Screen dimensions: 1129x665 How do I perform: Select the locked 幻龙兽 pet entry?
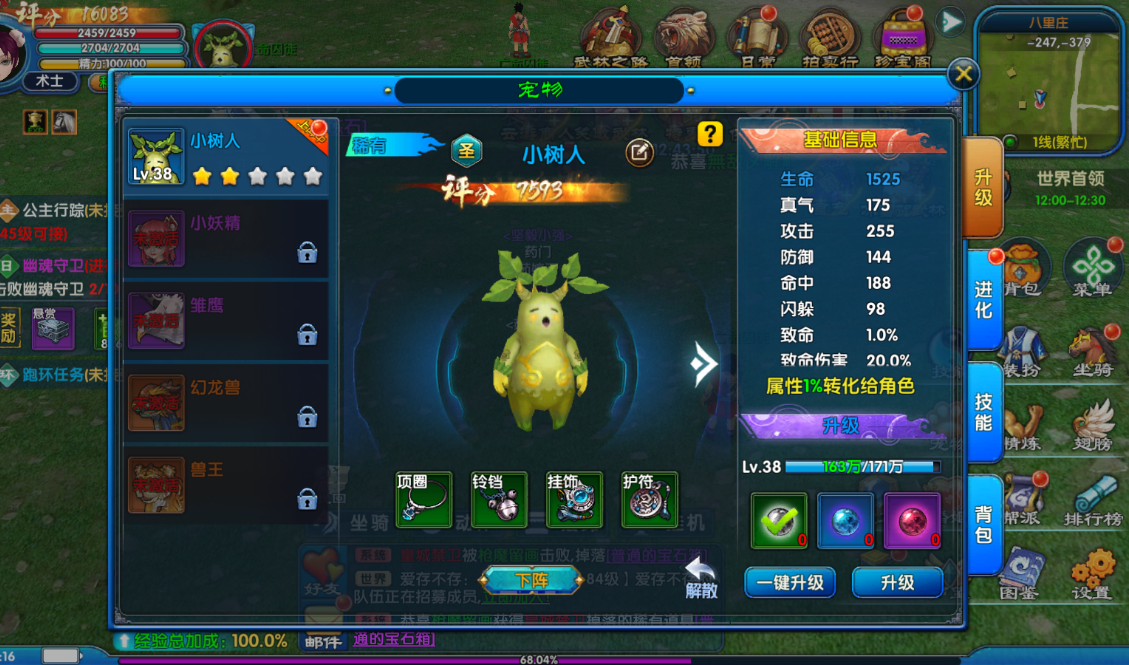[x=227, y=402]
